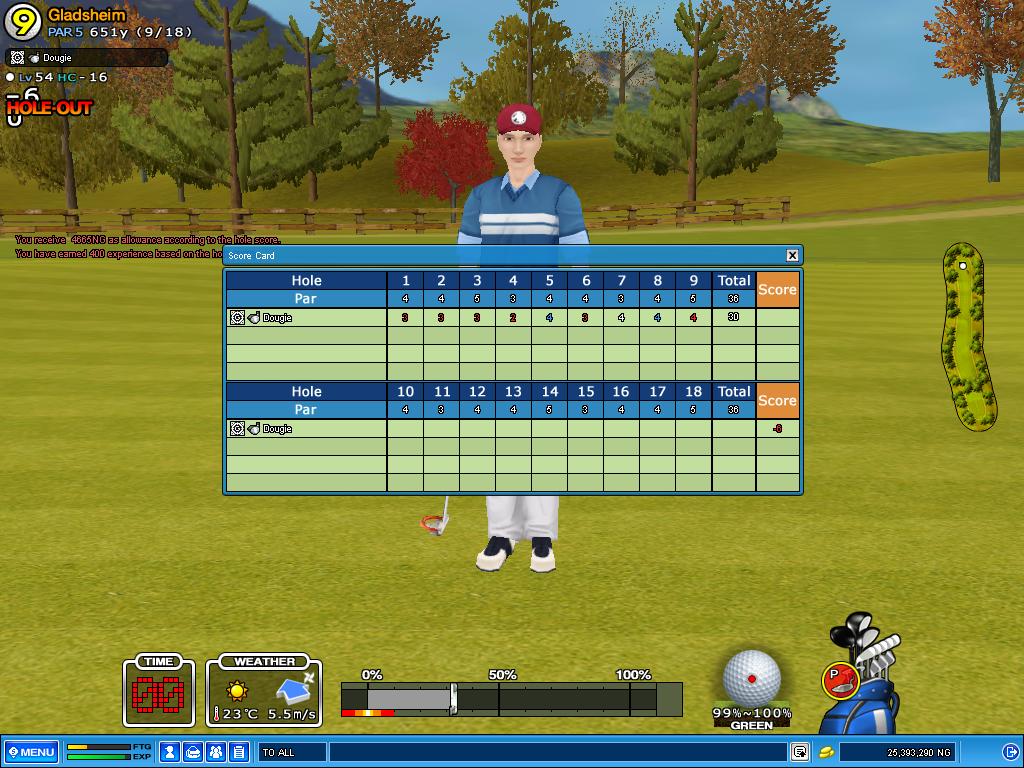Open the single-person profile icon

[170, 752]
